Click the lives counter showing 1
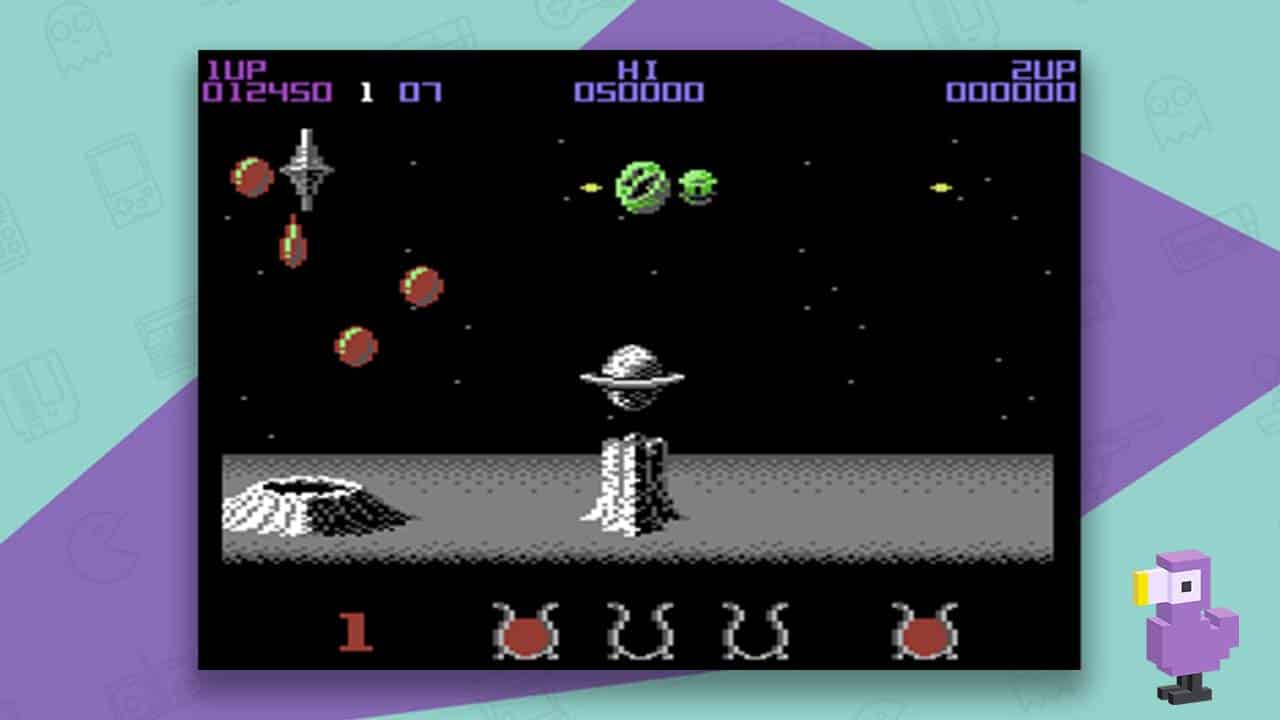This screenshot has height=720, width=1280. (x=367, y=92)
